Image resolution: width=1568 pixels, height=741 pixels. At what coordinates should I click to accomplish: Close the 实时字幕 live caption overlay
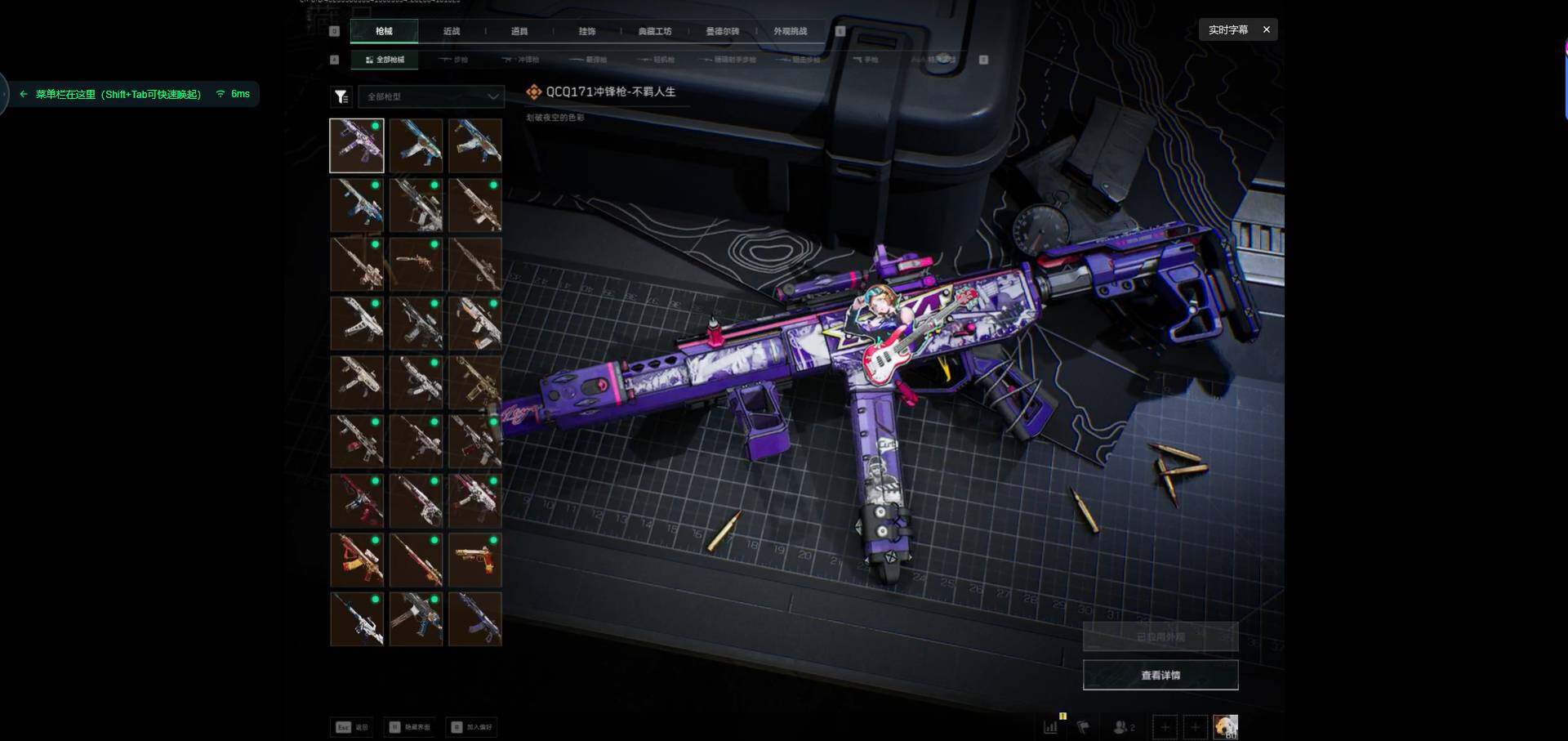click(x=1267, y=29)
